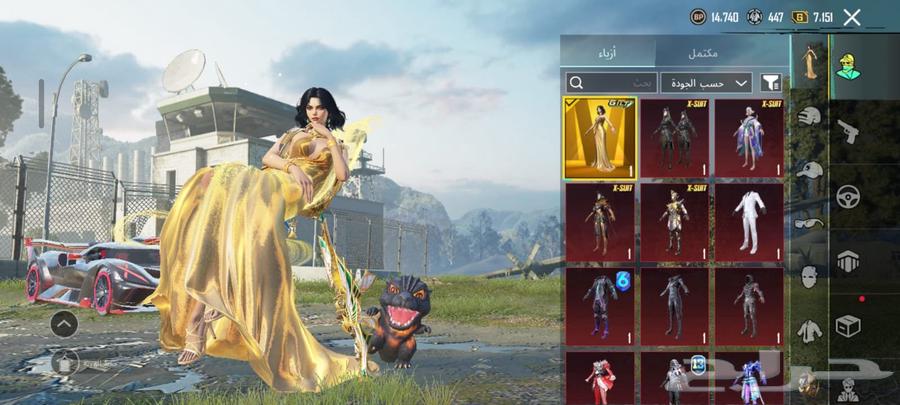
Task: Open the filter funnel options
Action: [771, 82]
